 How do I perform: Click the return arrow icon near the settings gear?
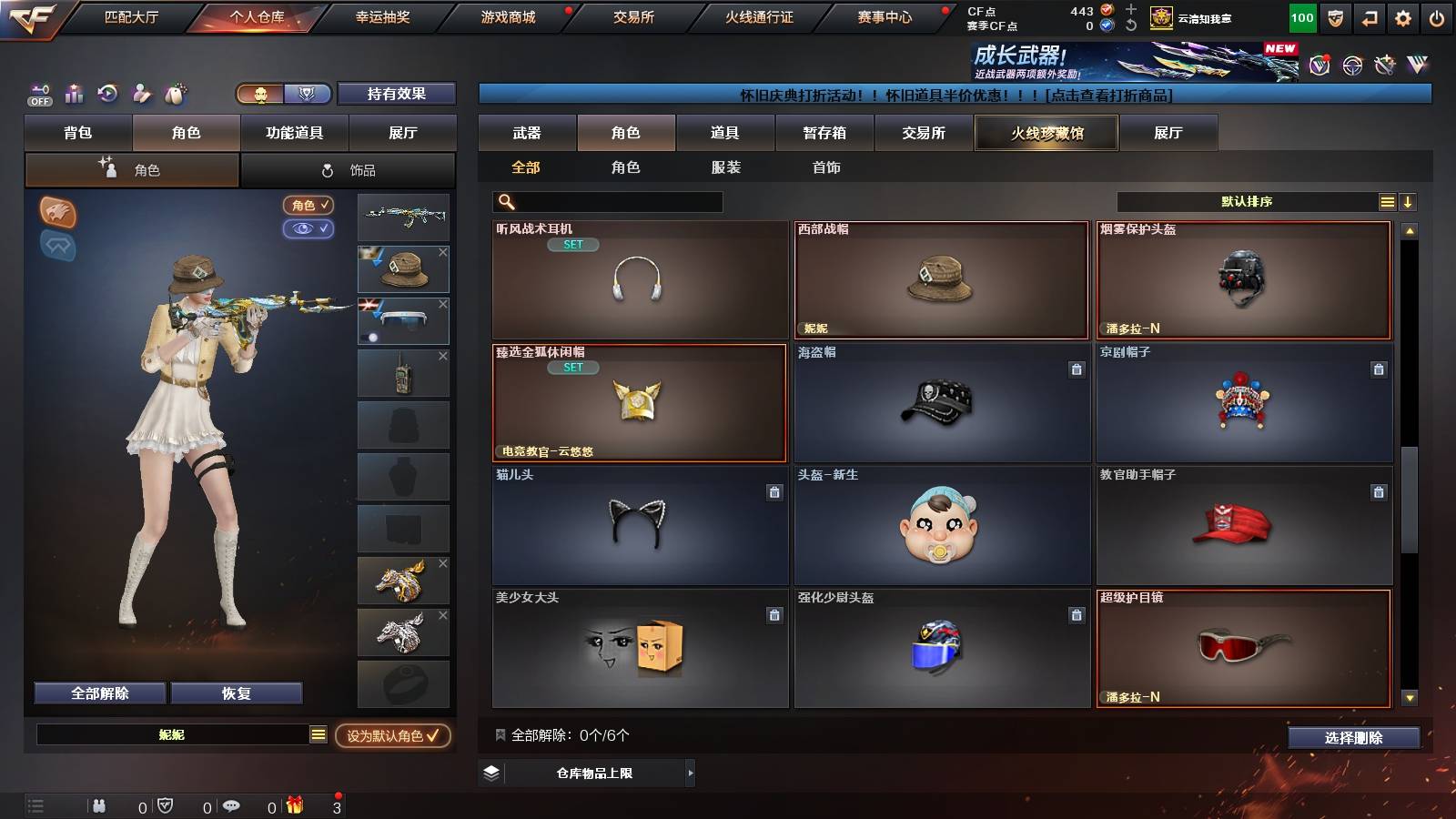1368,15
